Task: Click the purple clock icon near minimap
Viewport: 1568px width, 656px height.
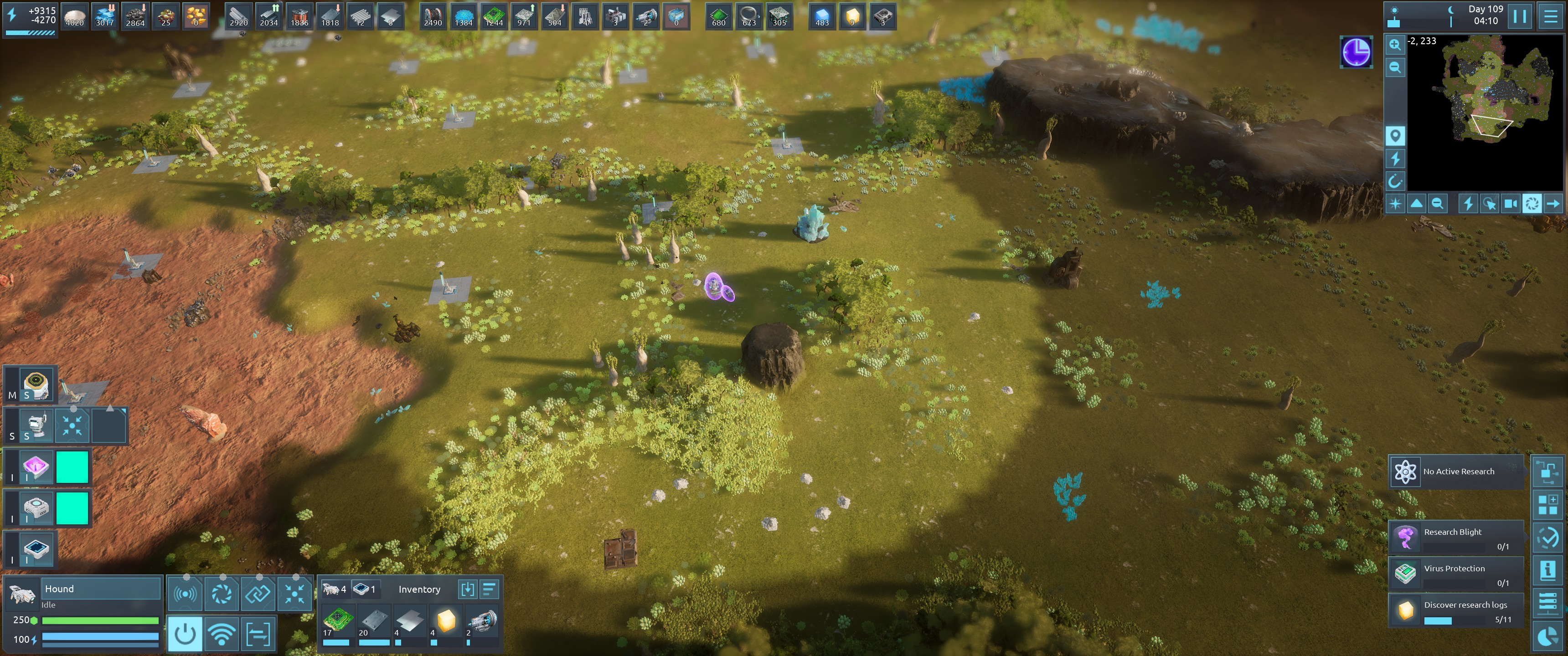Action: (1356, 52)
